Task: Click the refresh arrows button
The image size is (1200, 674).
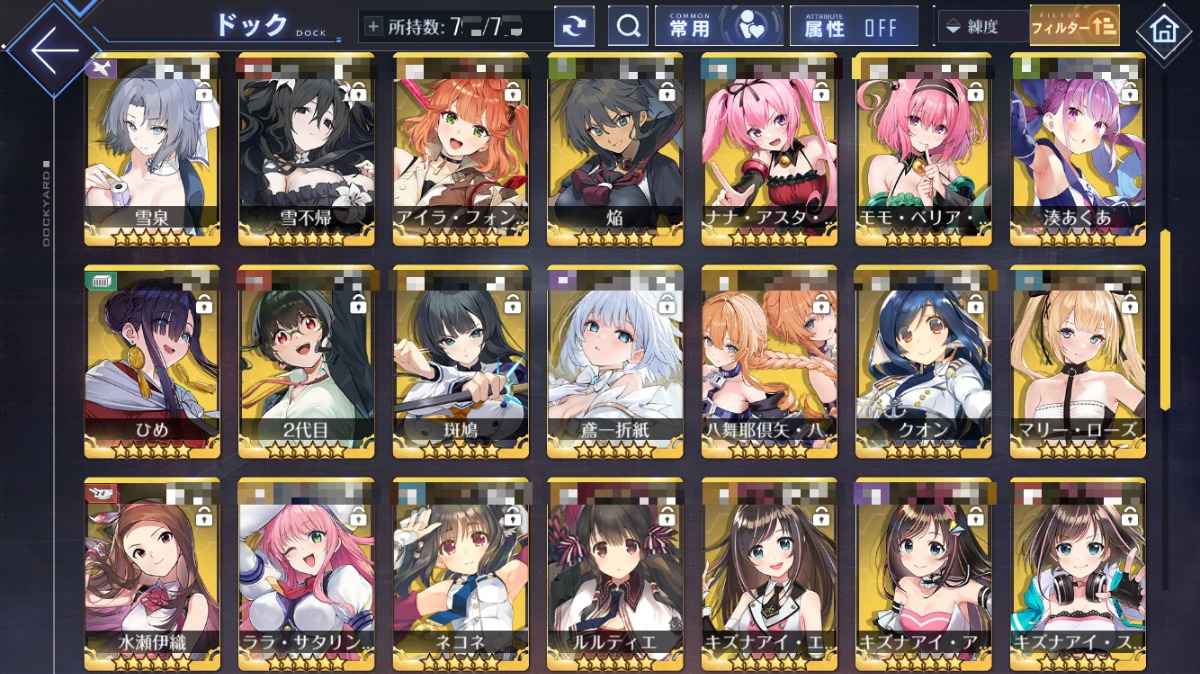Action: pyautogui.click(x=574, y=27)
